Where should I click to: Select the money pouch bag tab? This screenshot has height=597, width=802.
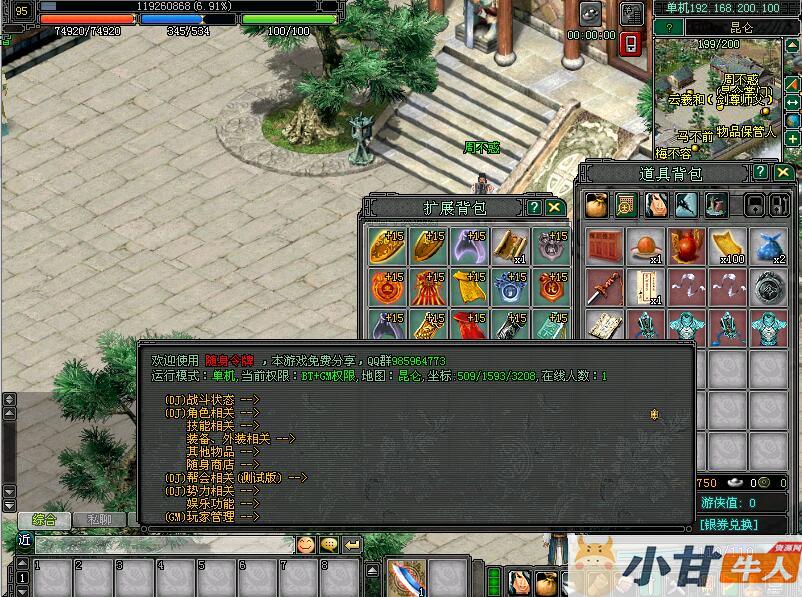point(597,205)
